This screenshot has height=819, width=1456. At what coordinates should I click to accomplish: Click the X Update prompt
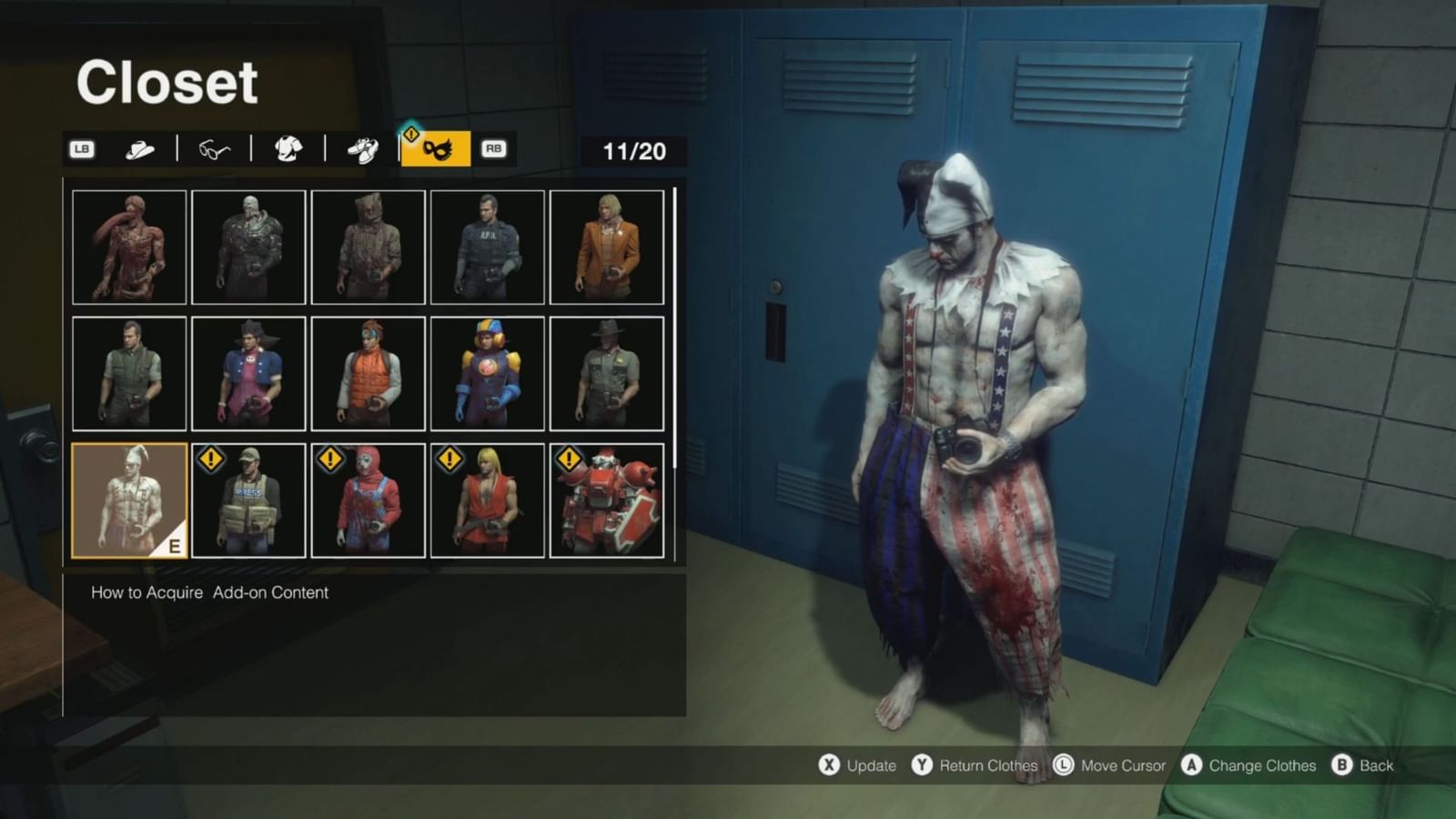[860, 765]
